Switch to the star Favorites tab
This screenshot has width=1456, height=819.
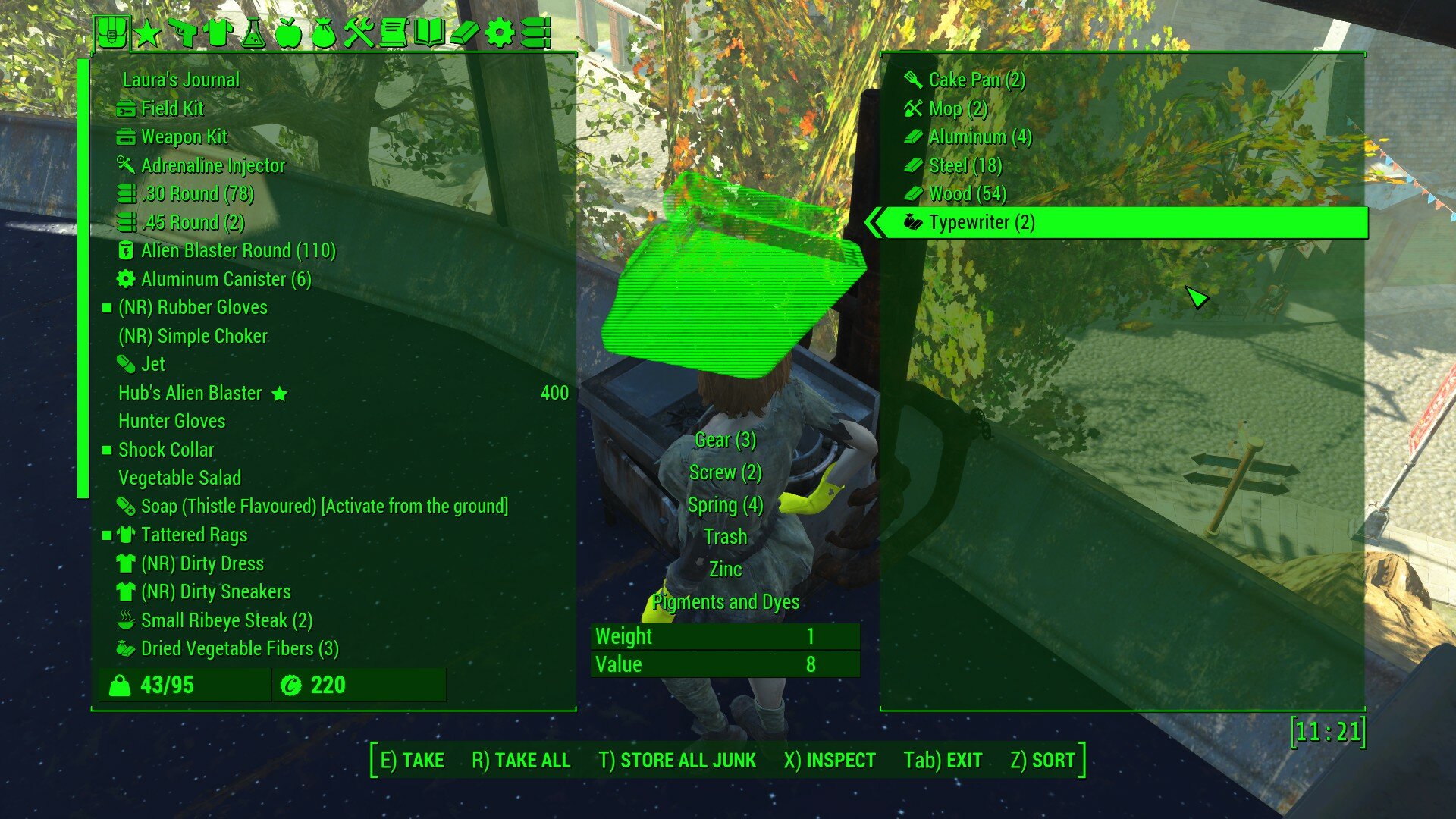[x=147, y=32]
